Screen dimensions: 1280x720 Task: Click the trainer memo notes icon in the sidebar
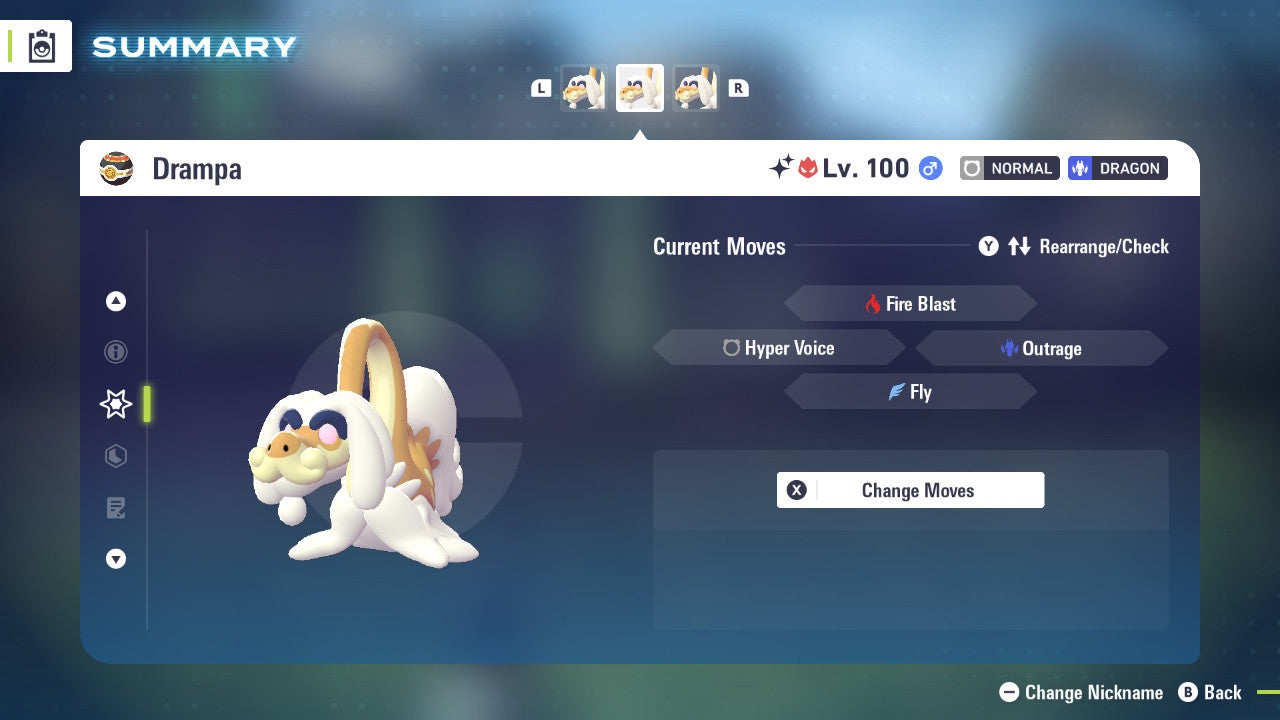coord(115,508)
